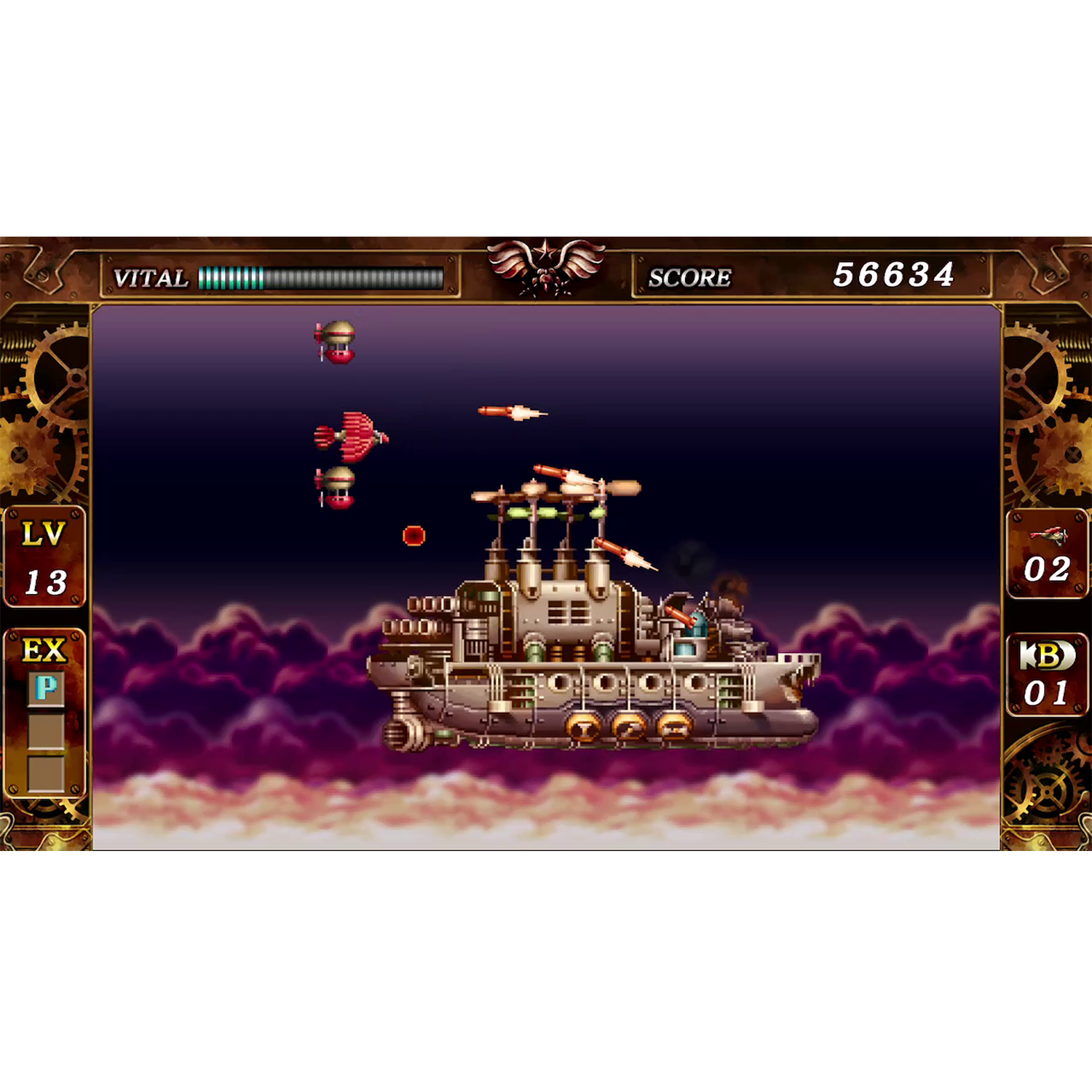1092x1092 pixels.
Task: Click the VITAL label plate
Action: pos(149,277)
